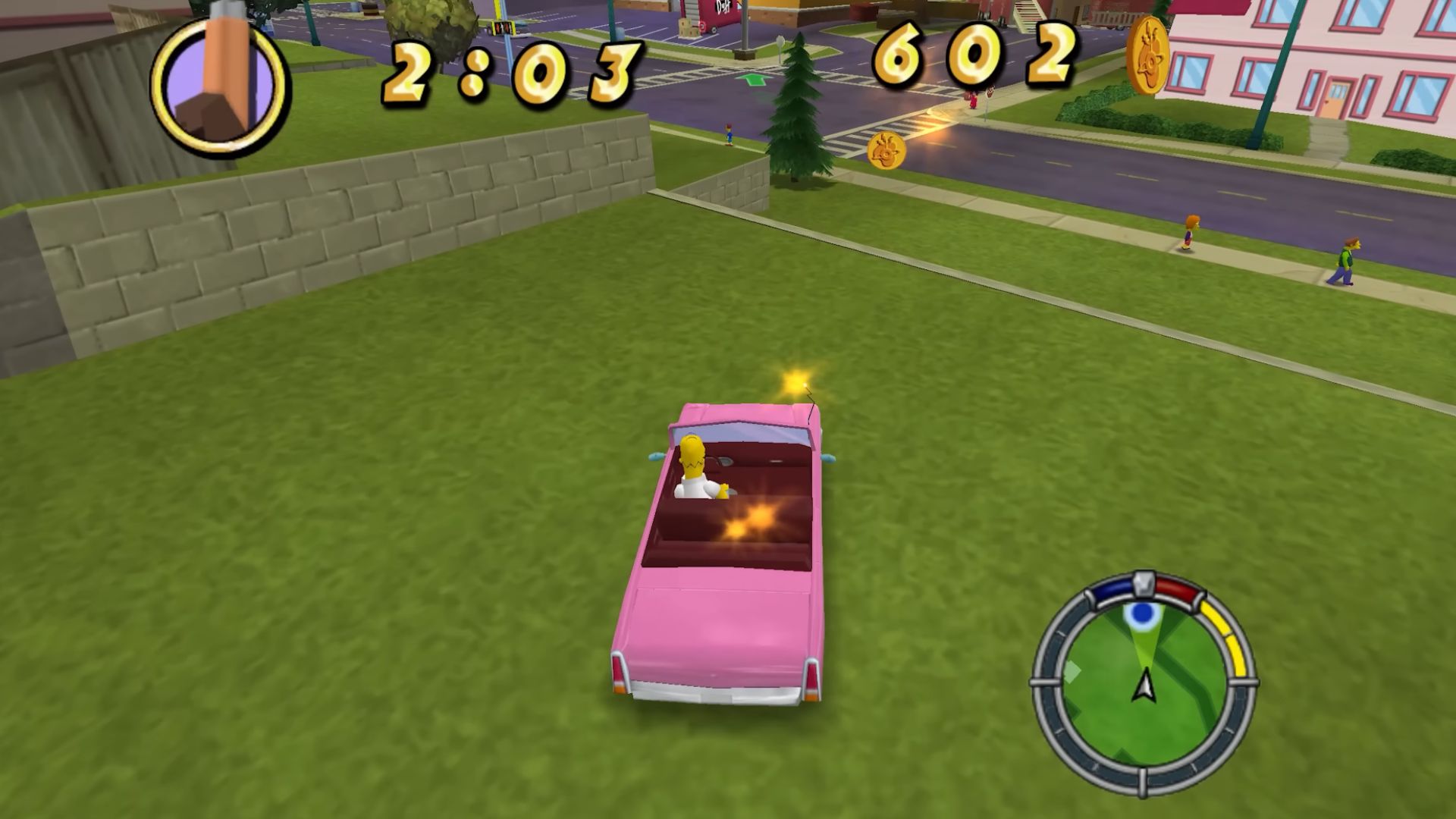Click the gold coin icon beside the coin count

(x=1147, y=55)
